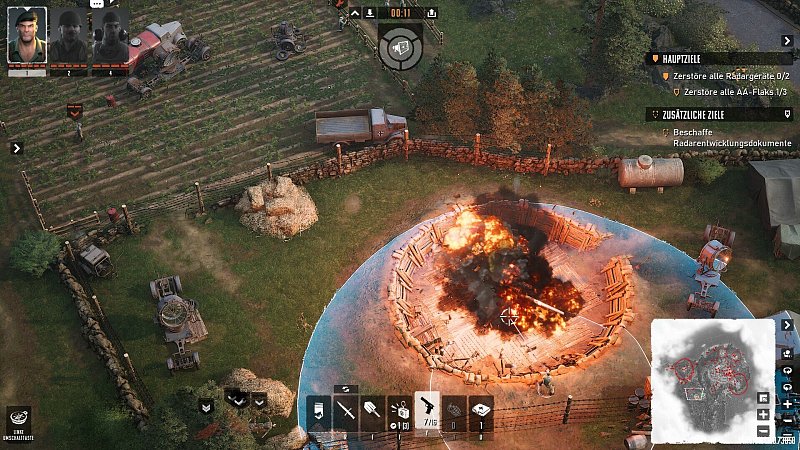
Task: Choose the hand grenade slot
Action: pos(454,411)
